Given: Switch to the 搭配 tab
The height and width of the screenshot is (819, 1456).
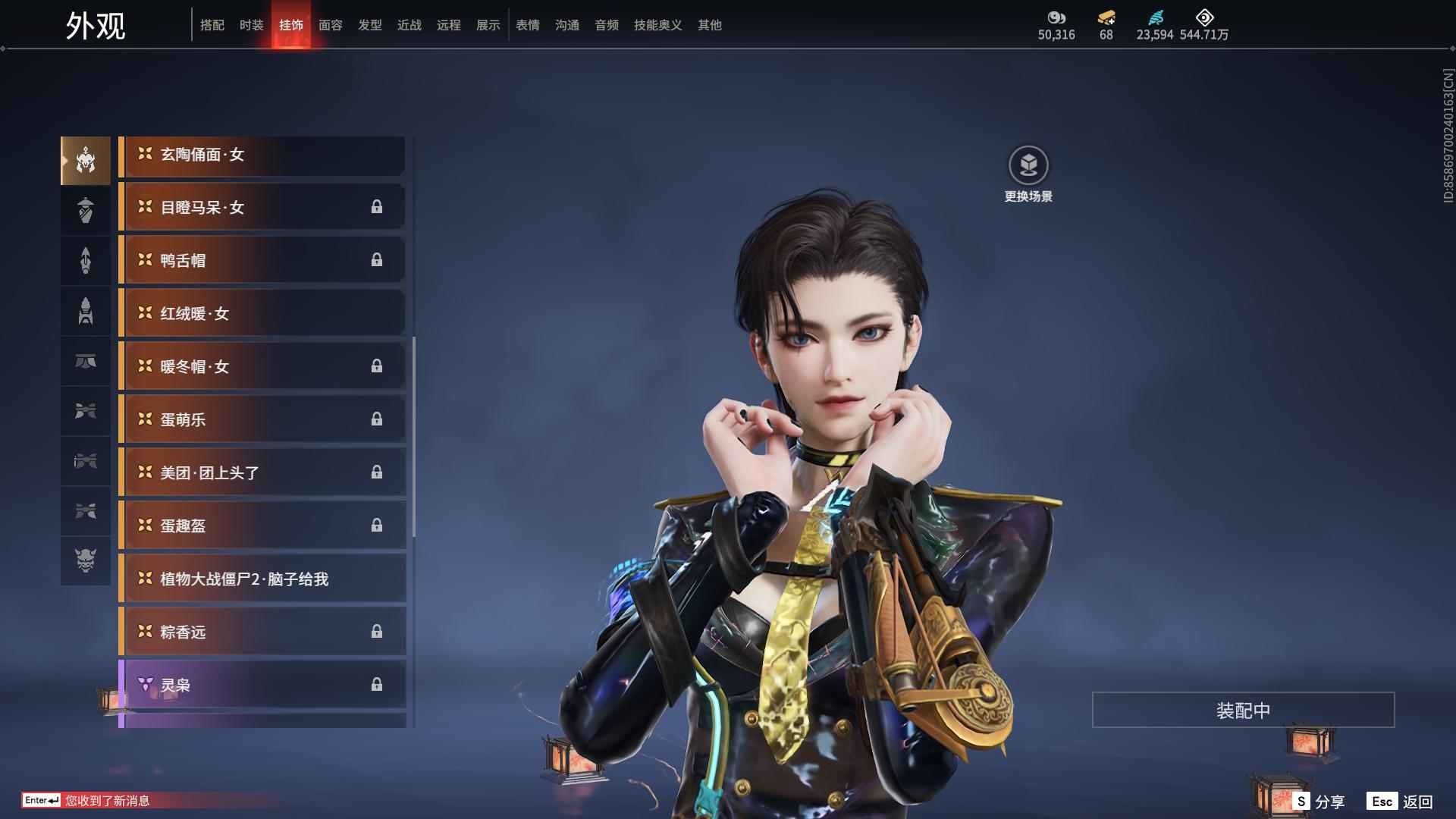Looking at the screenshot, I should tap(212, 25).
